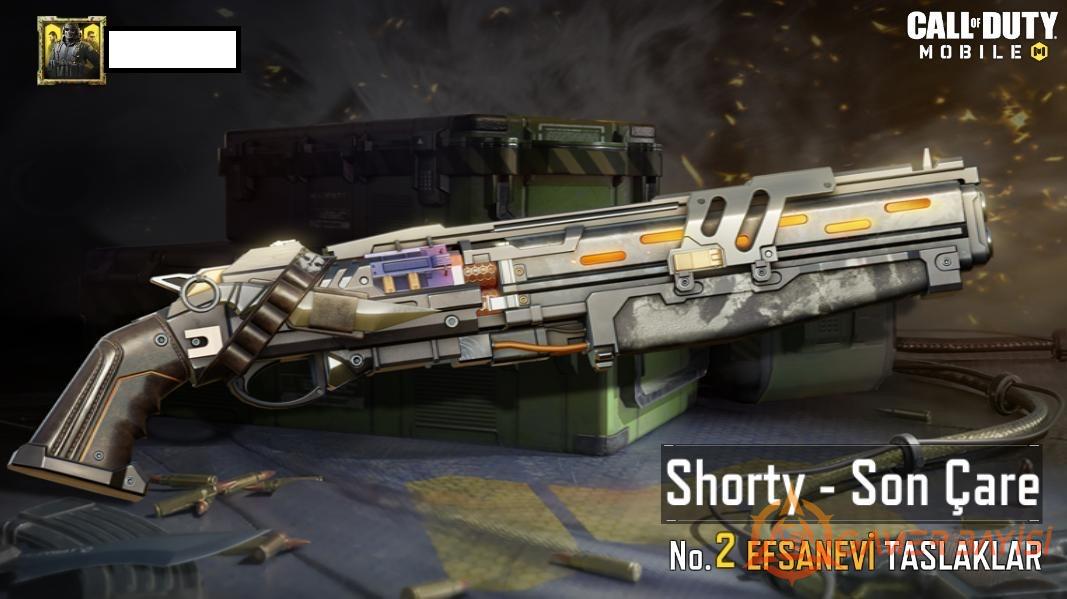Viewport: 1067px width, 599px height.
Task: Open the player profile avatar
Action: pos(70,50)
